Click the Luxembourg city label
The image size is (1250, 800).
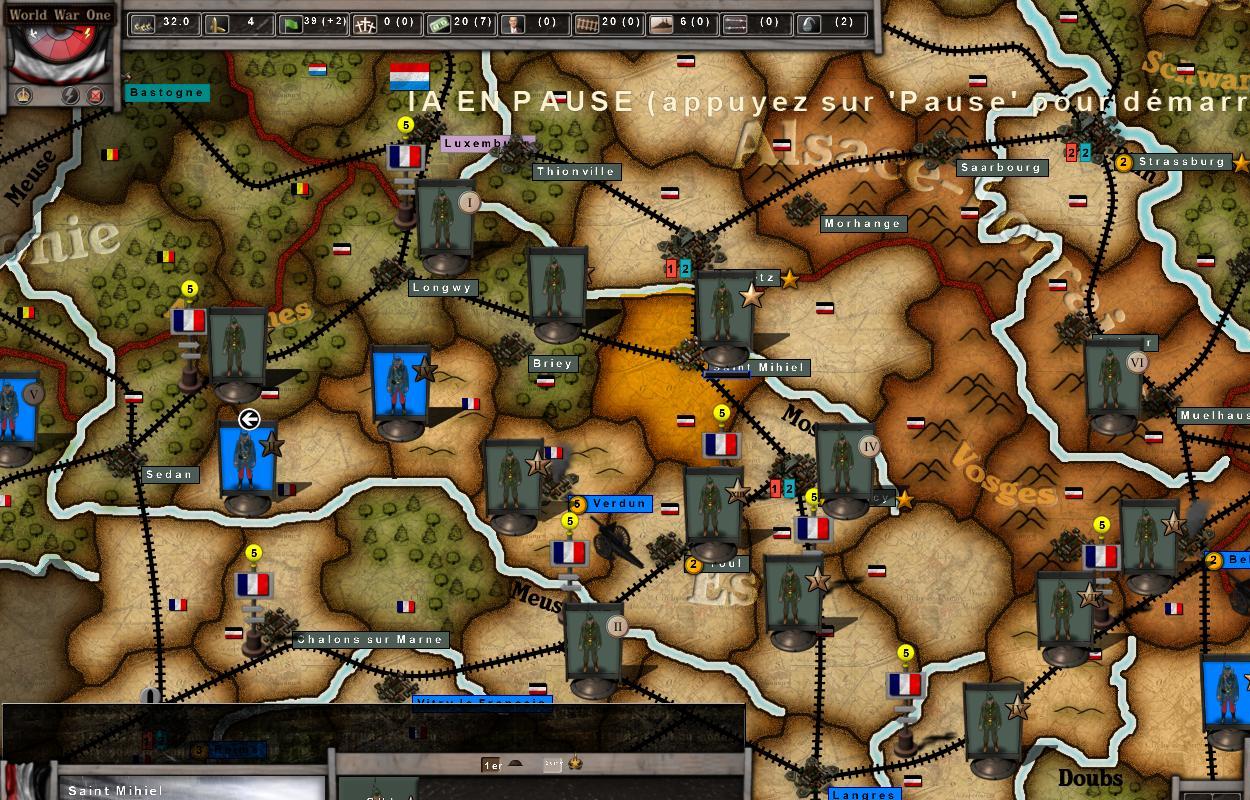tap(485, 143)
